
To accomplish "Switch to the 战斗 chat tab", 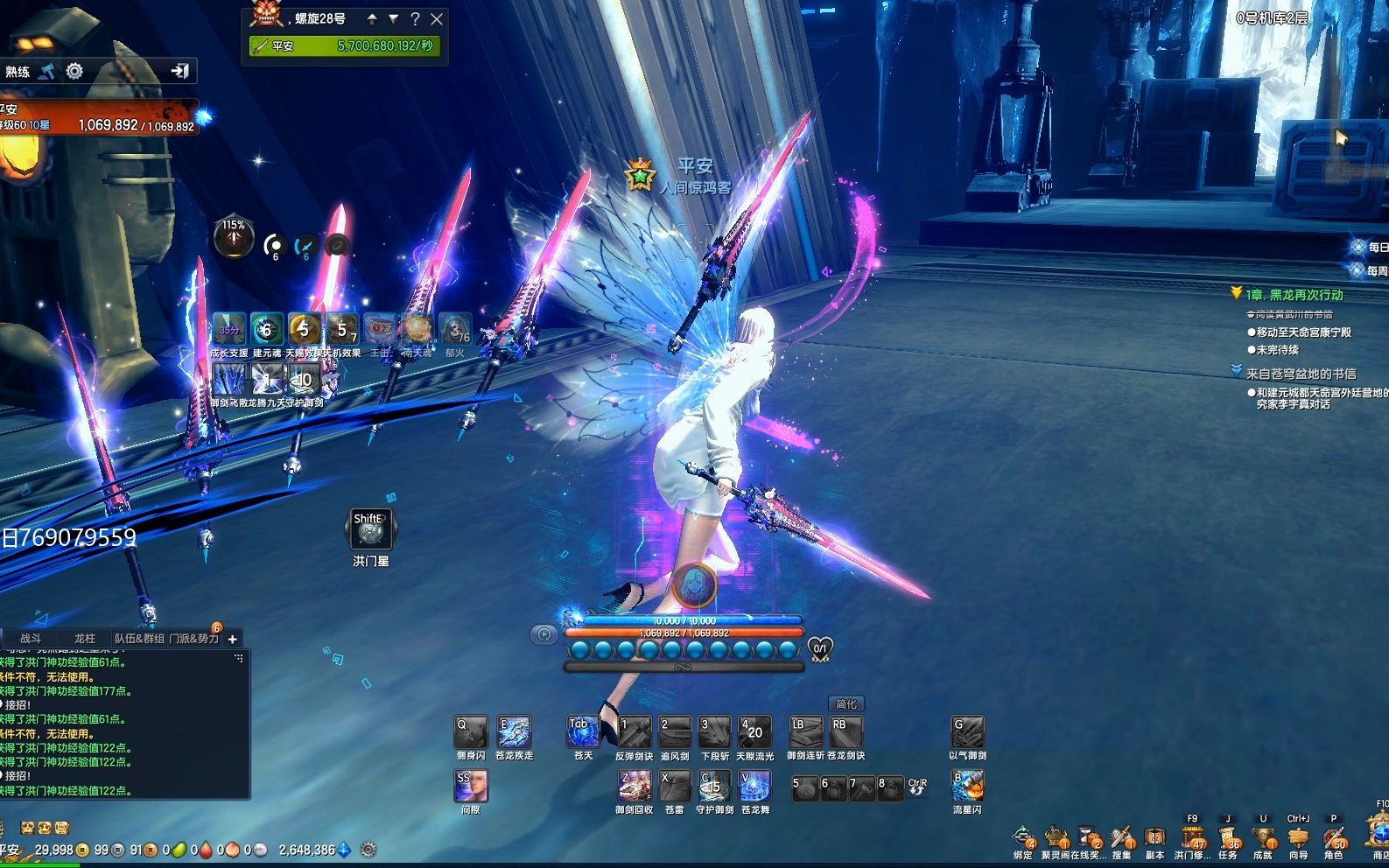I will (x=31, y=639).
